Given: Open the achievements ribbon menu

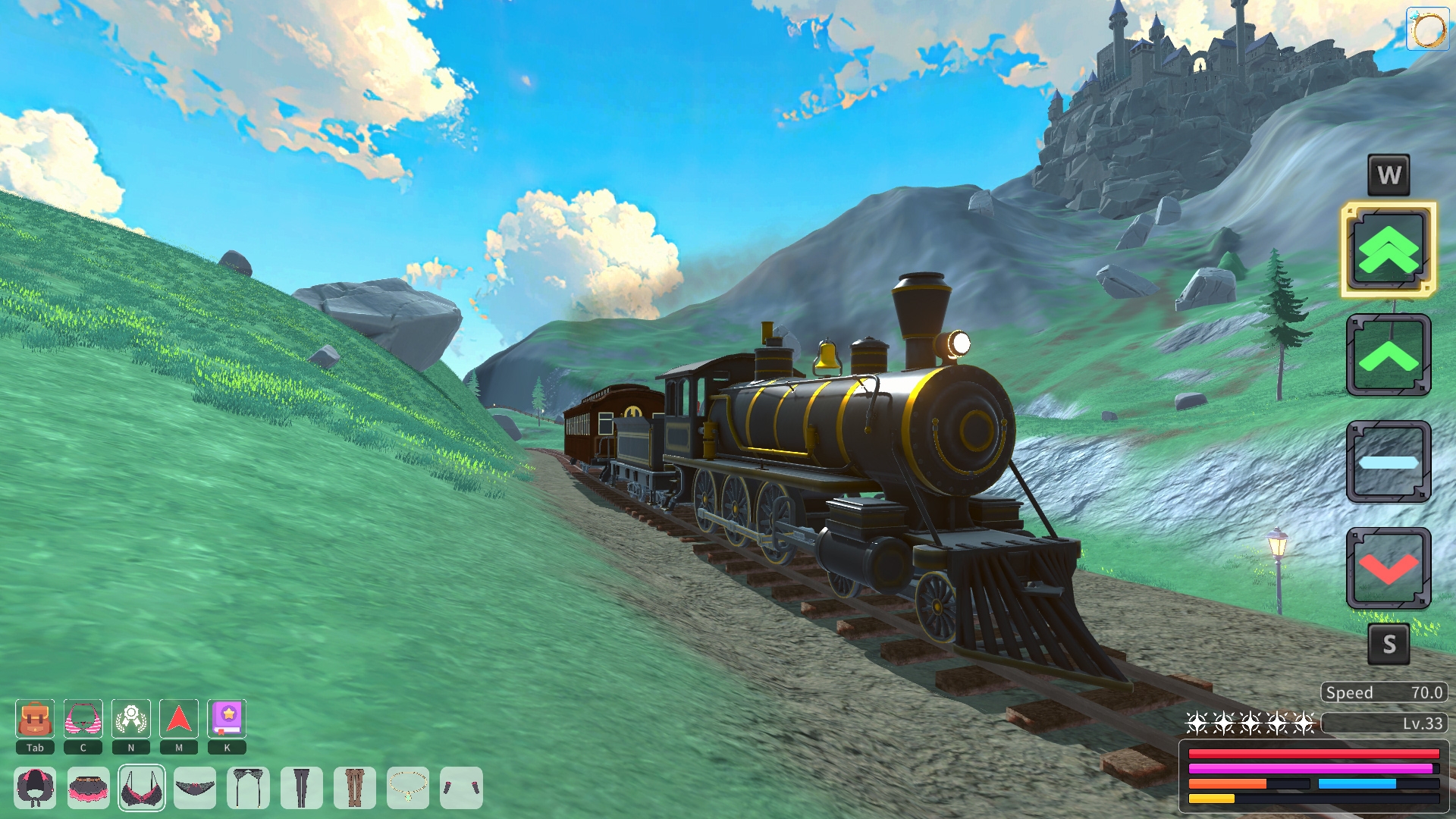Looking at the screenshot, I should pyautogui.click(x=131, y=719).
